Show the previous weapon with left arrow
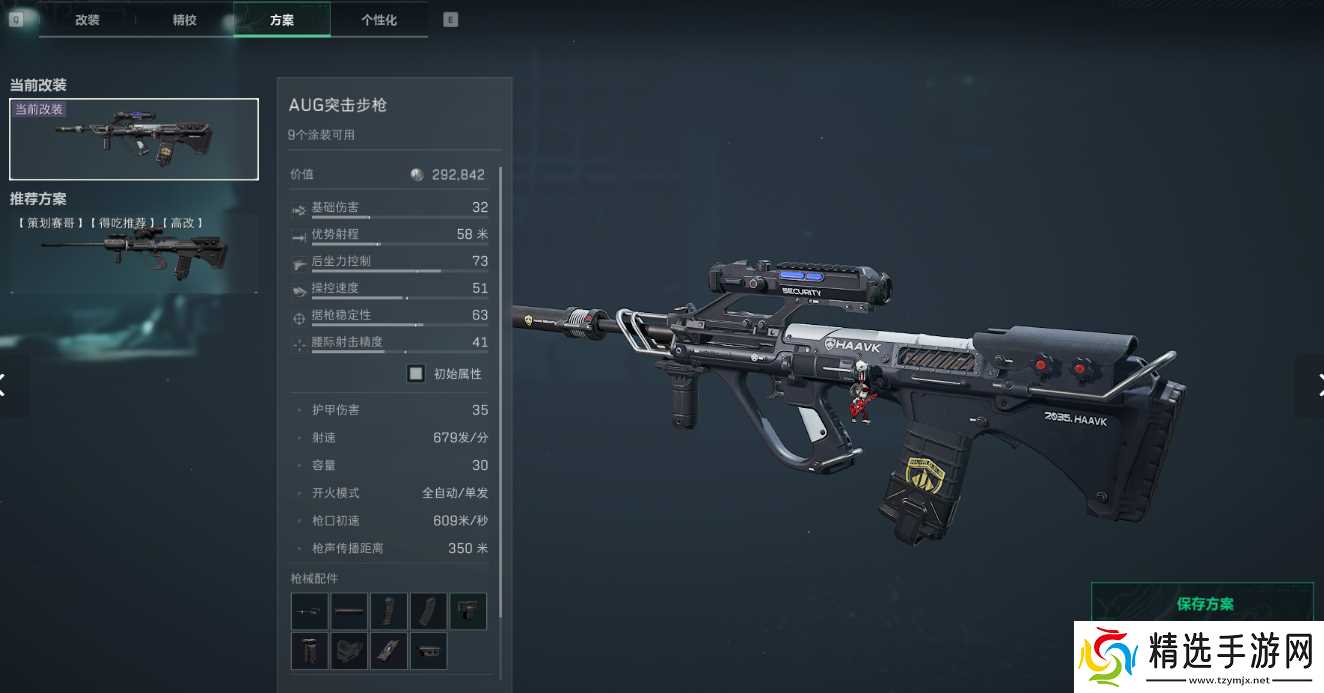 tap(6, 384)
